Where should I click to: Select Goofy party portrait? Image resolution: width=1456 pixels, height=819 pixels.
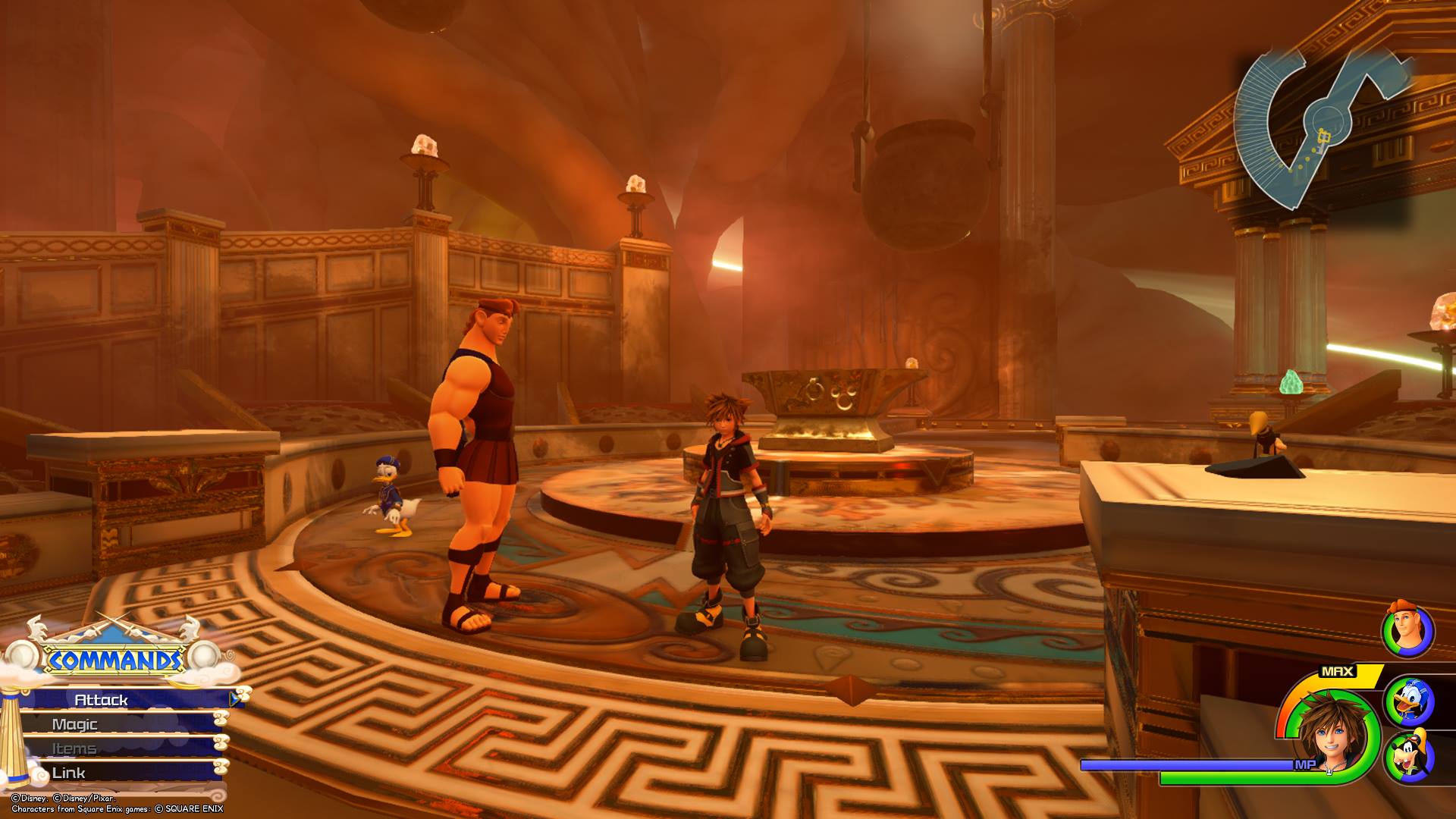tap(1408, 756)
